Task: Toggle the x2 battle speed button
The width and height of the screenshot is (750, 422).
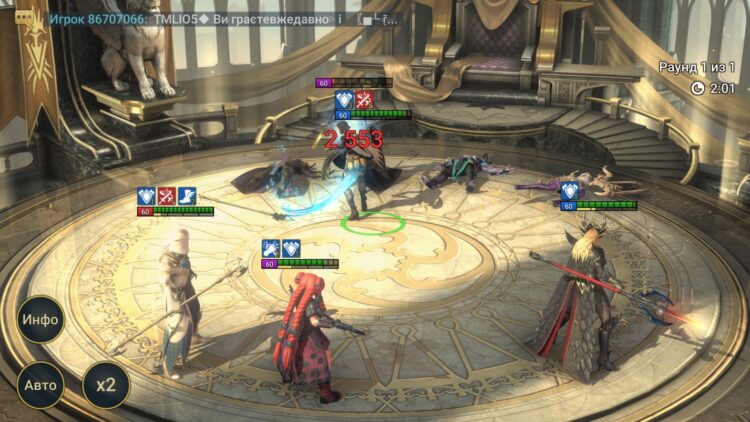Action: point(105,384)
